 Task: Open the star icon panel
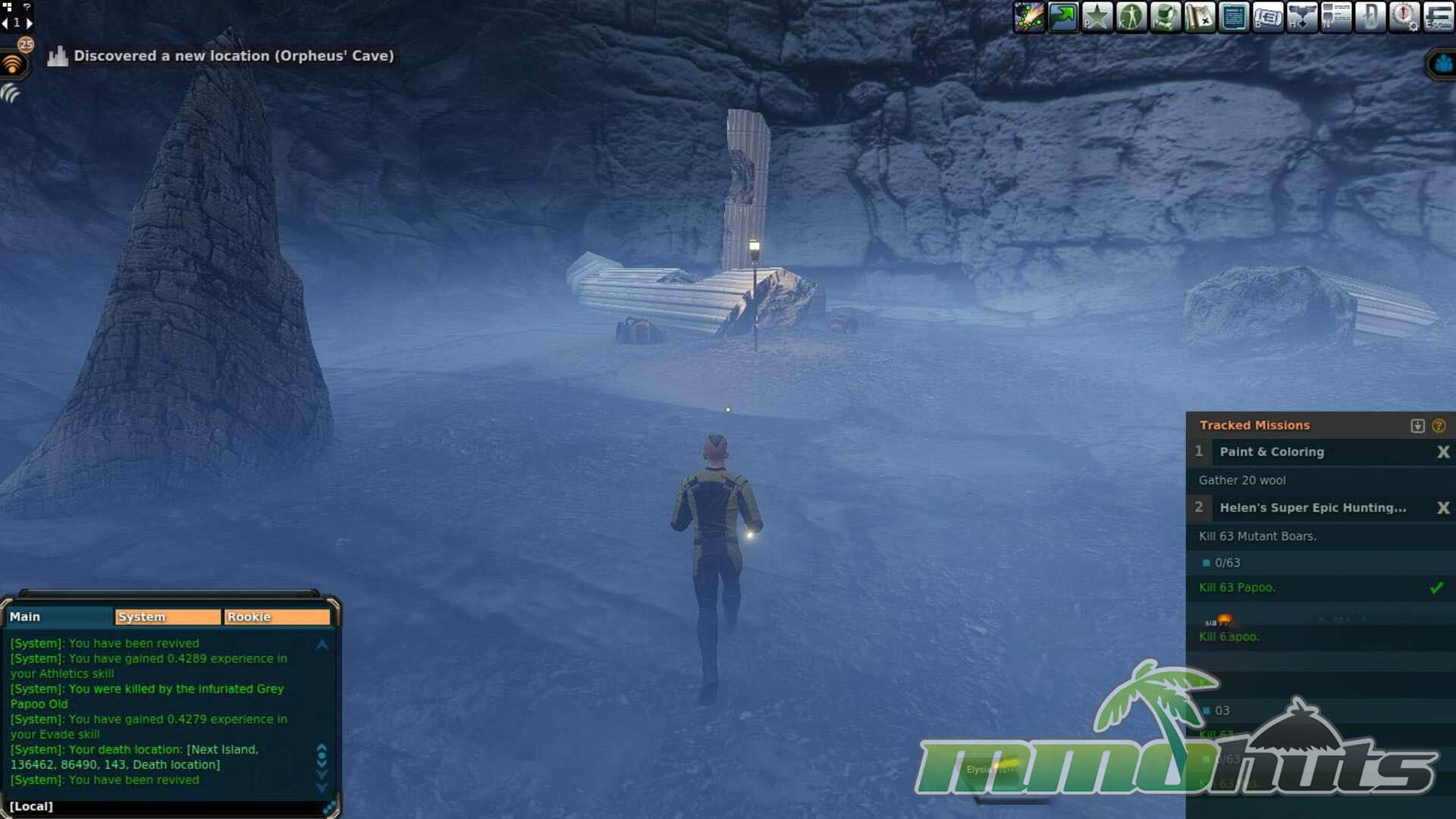[x=1097, y=17]
